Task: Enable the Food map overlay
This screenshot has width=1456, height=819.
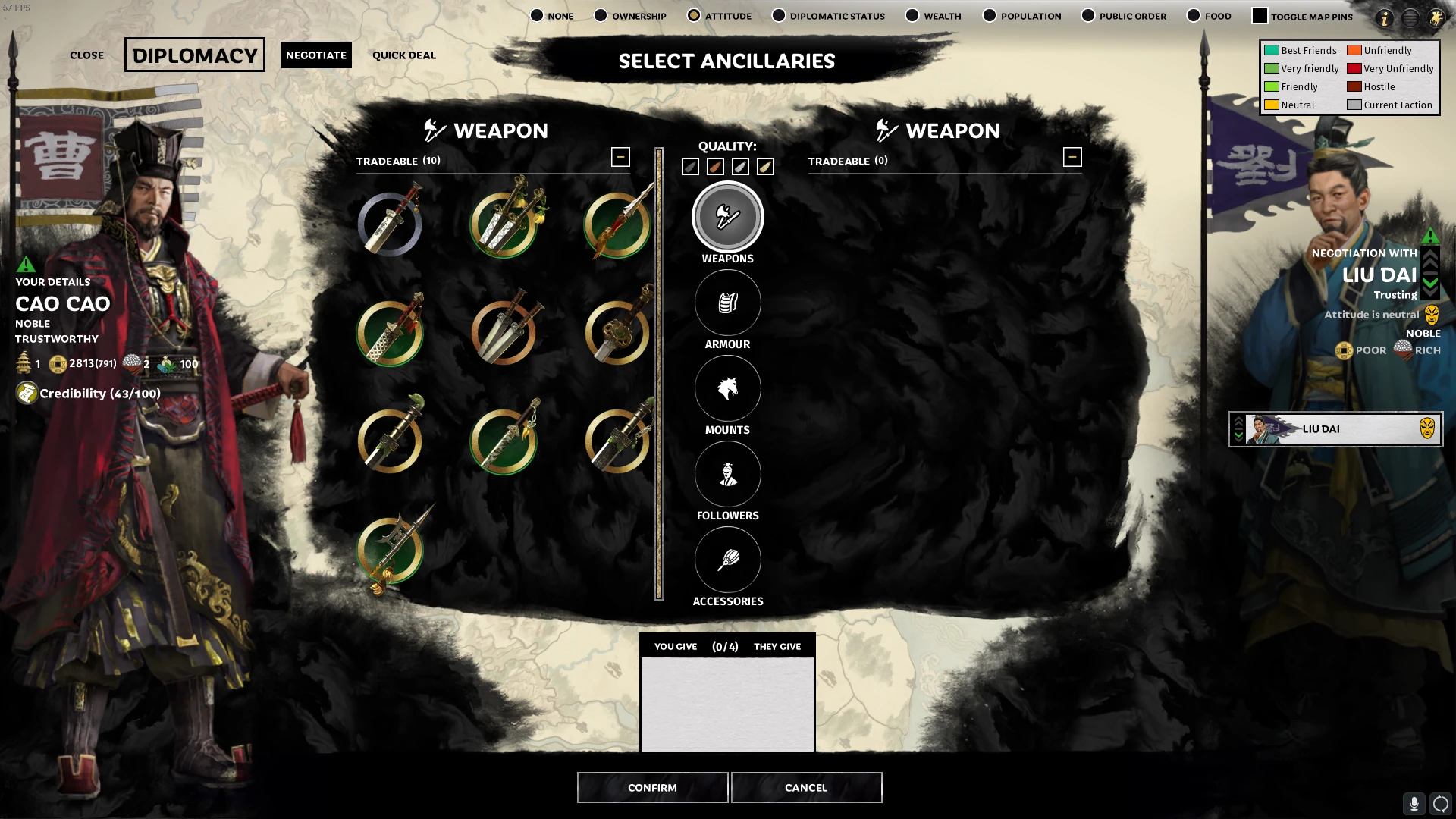Action: (1194, 16)
